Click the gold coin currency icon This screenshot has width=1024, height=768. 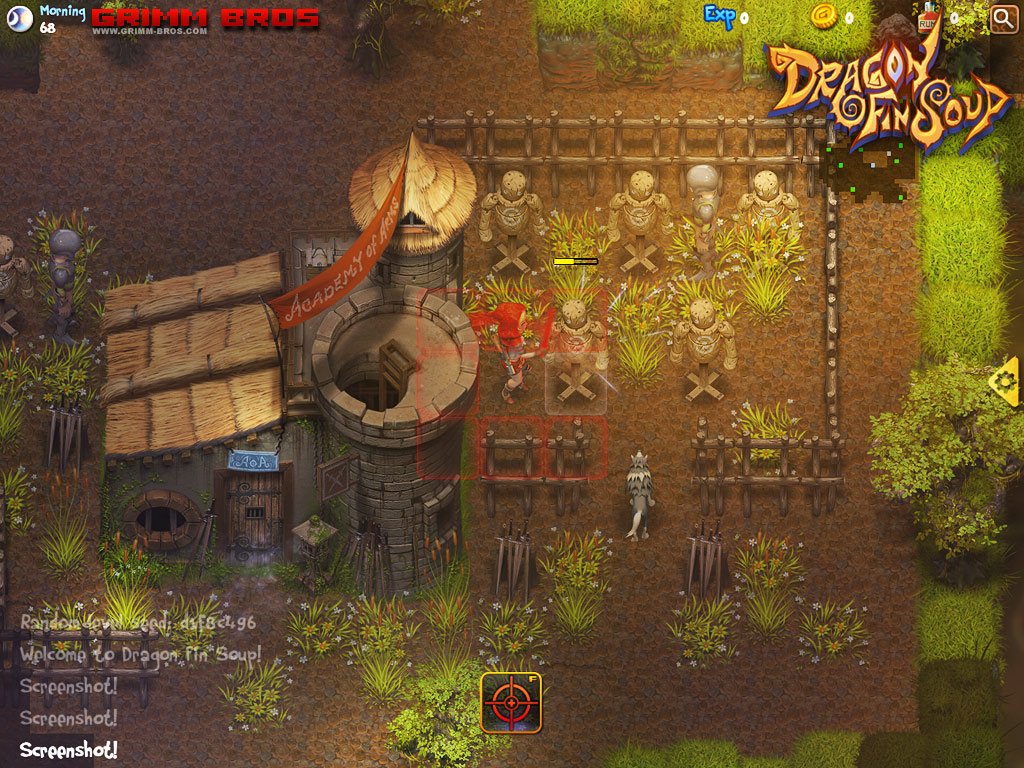[x=823, y=16]
